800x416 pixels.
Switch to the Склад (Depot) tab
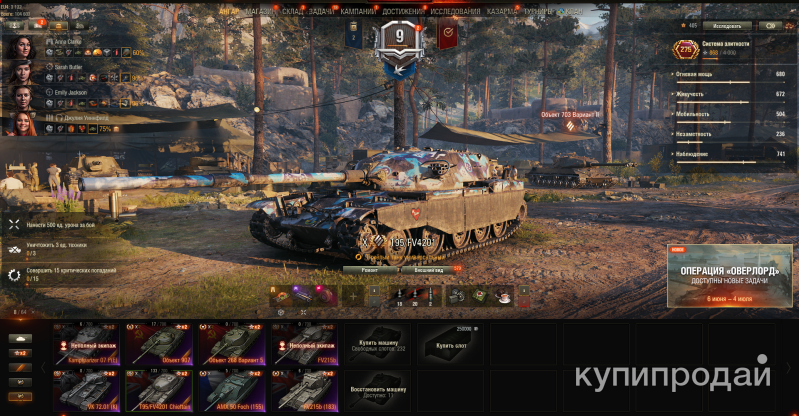tap(292, 12)
